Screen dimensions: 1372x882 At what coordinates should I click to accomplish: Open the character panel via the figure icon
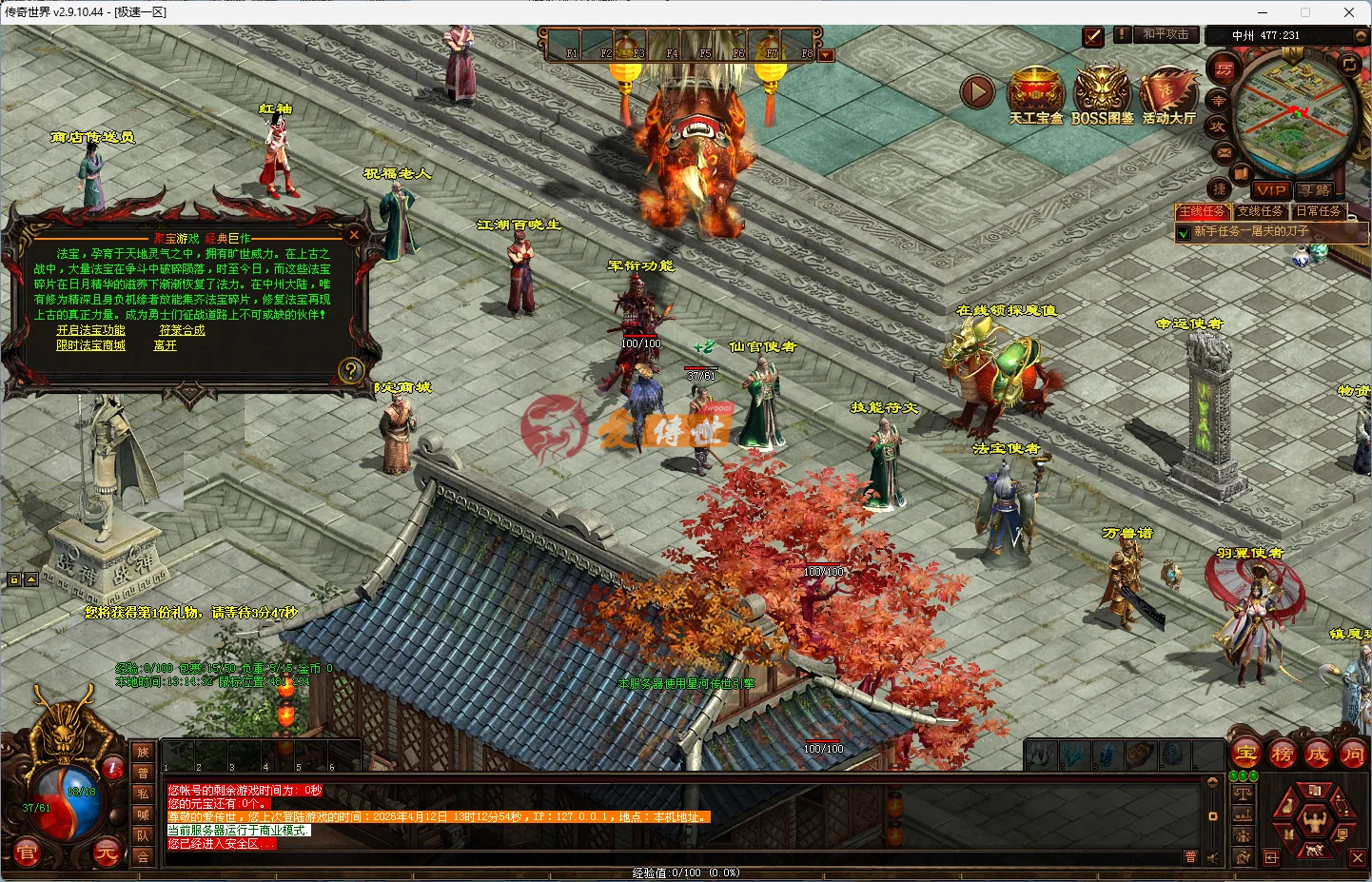(x=1316, y=821)
